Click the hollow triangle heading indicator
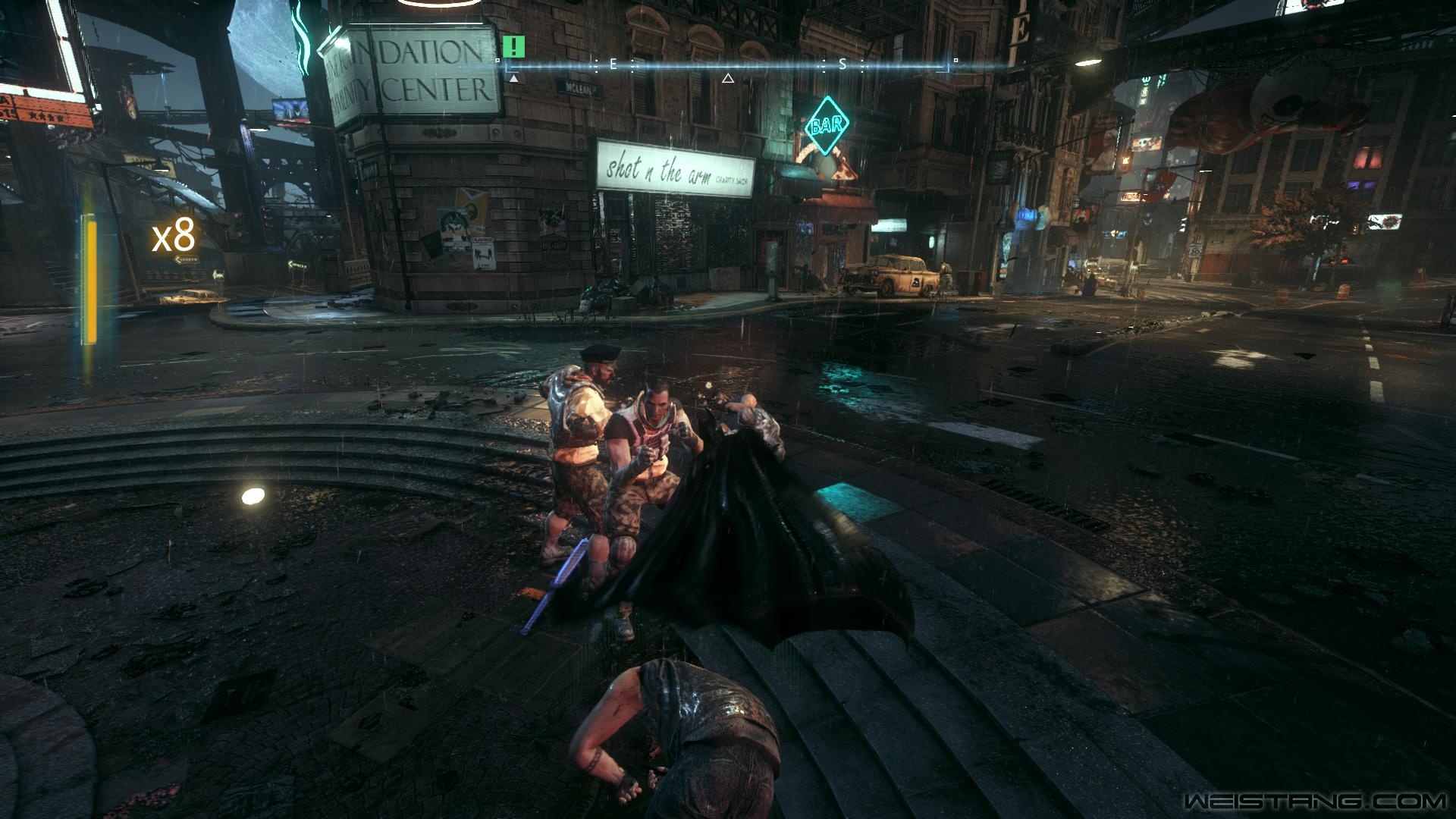 [728, 78]
